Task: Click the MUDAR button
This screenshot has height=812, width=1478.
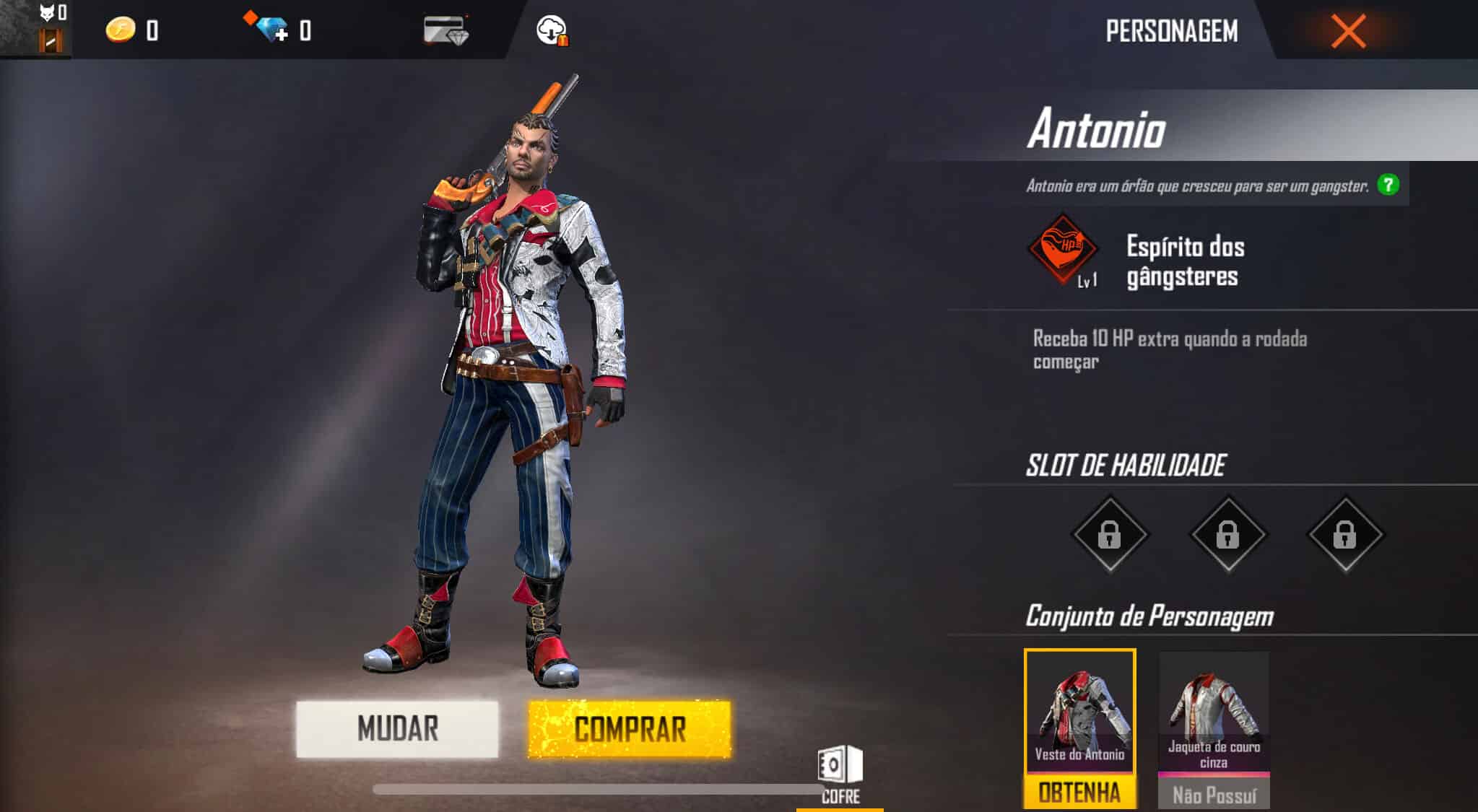Action: pos(398,729)
